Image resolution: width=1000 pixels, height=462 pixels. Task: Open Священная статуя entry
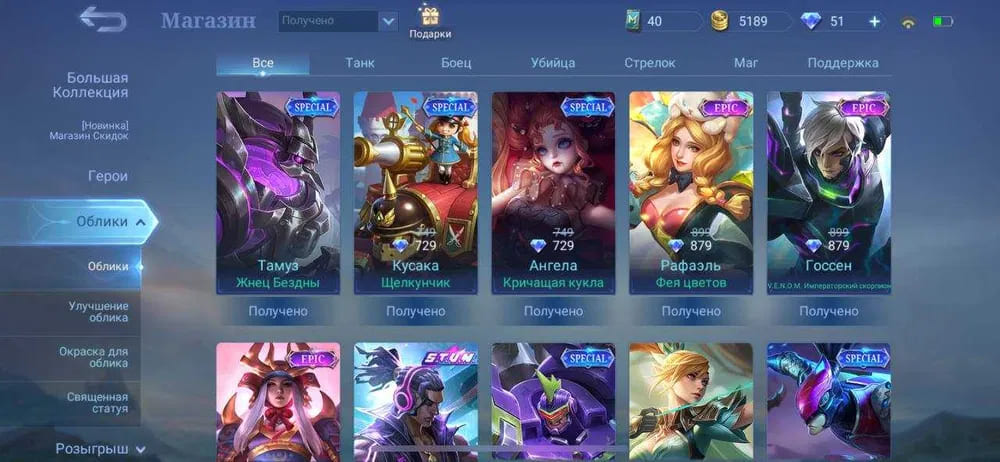[x=98, y=403]
